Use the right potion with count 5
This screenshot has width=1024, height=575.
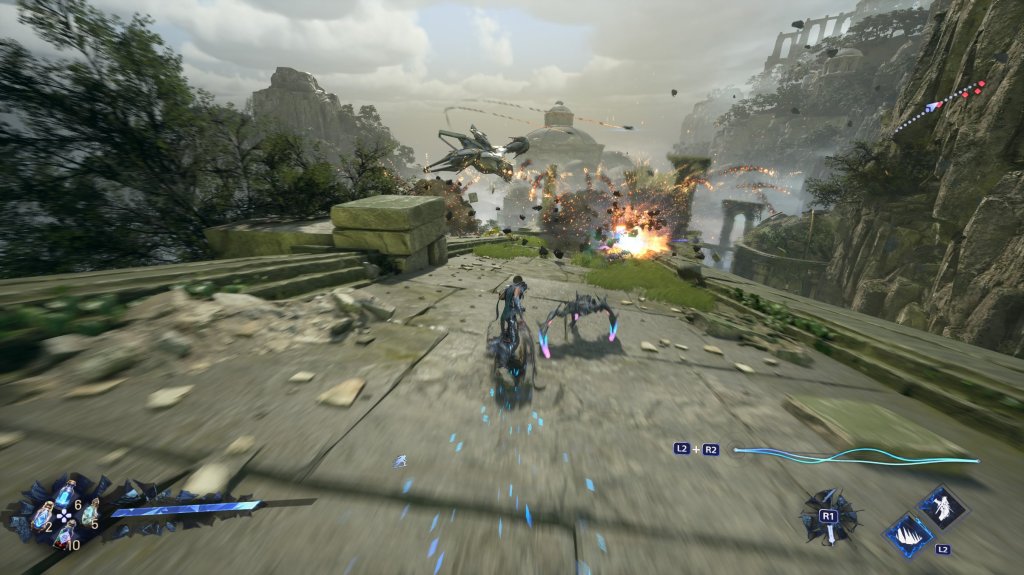pos(88,512)
